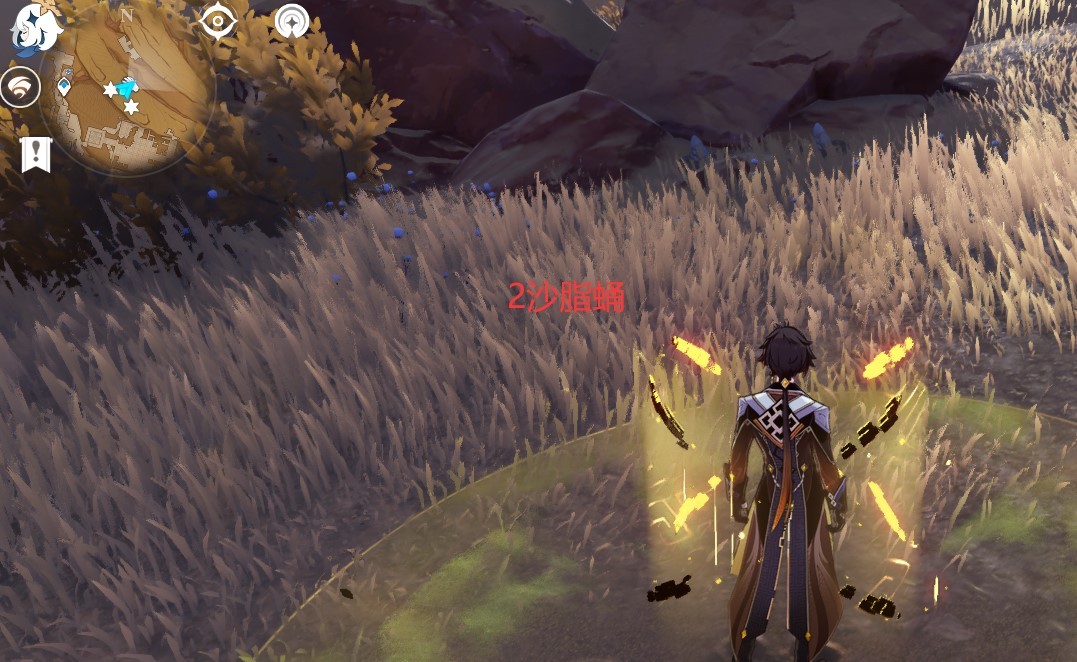This screenshot has width=1077, height=662.
Task: Open the circular minimap
Action: [x=126, y=92]
